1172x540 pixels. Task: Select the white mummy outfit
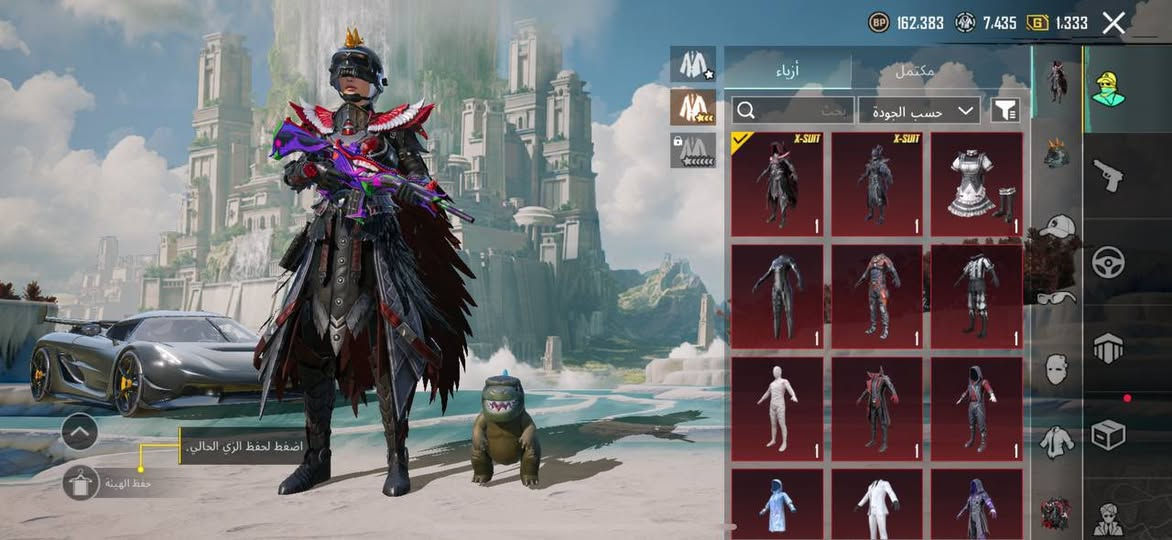(x=777, y=408)
